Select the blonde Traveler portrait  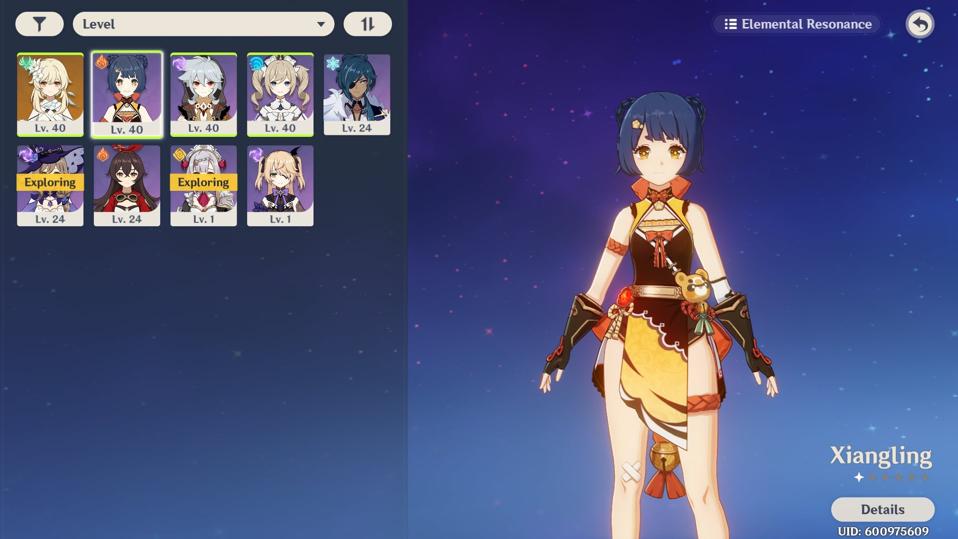pos(50,94)
